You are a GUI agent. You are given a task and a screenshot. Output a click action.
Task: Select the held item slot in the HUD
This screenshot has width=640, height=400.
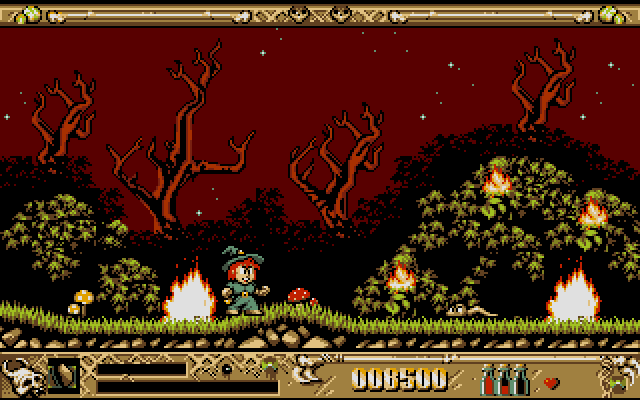[64, 372]
